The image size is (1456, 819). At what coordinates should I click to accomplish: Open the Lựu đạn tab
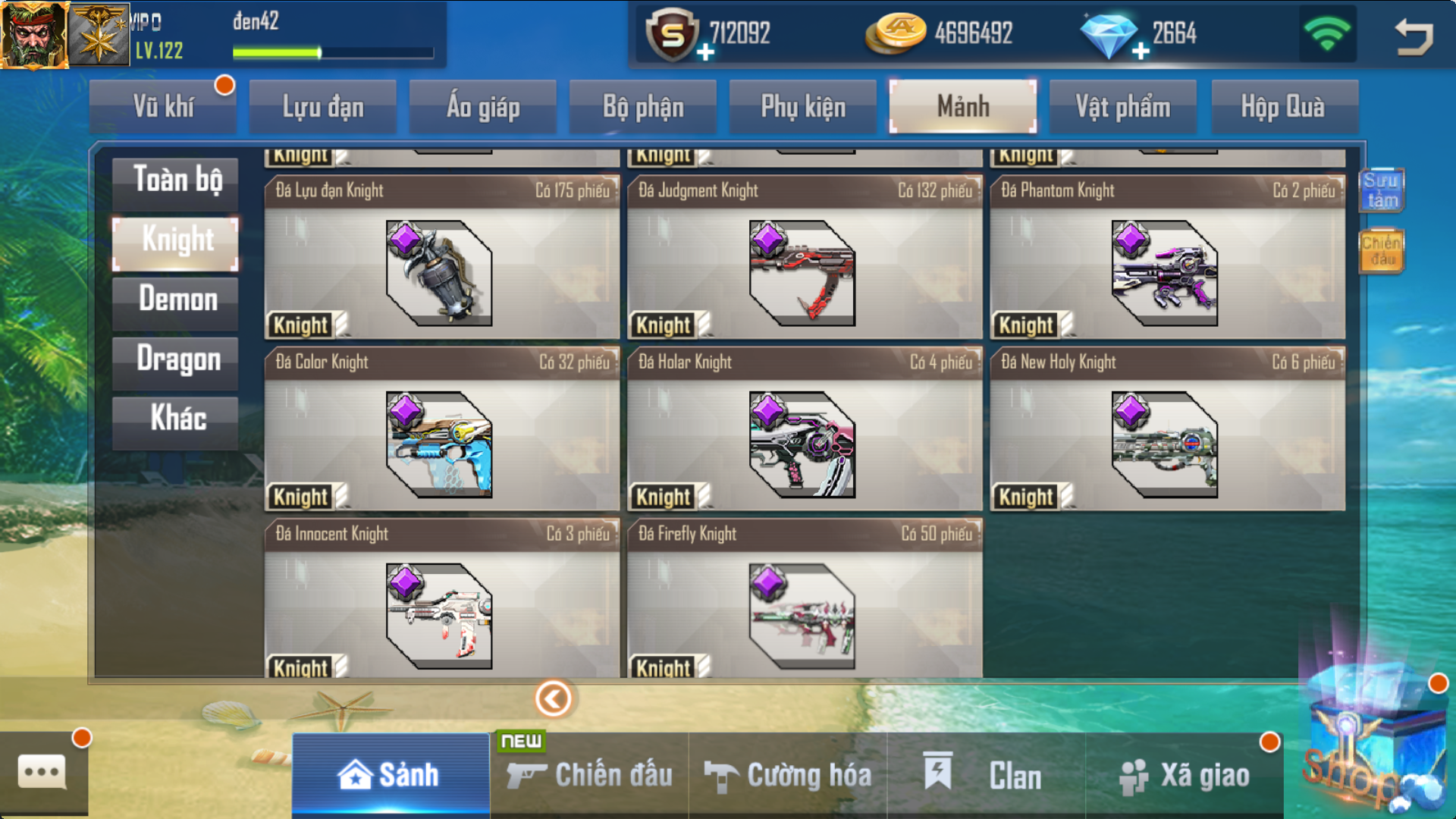(323, 107)
